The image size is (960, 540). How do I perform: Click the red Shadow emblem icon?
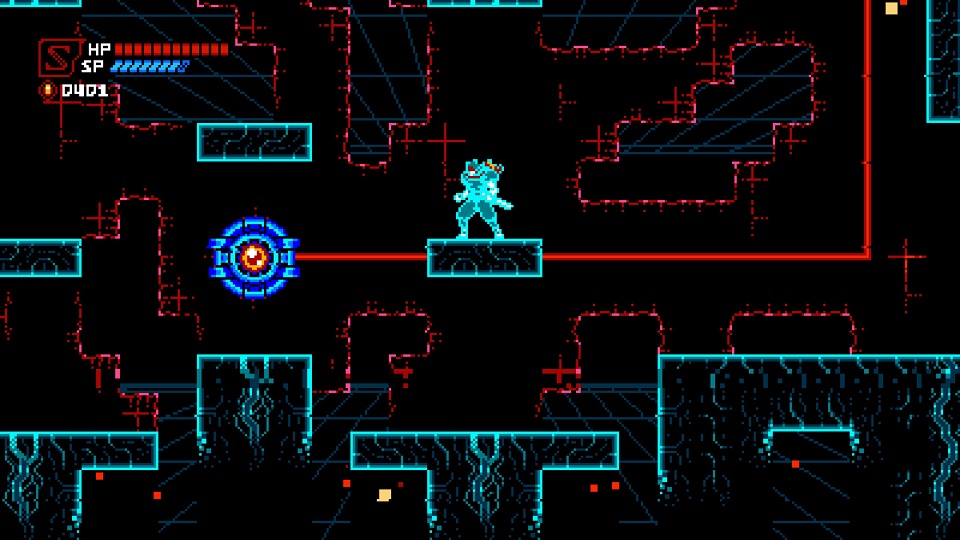point(57,57)
